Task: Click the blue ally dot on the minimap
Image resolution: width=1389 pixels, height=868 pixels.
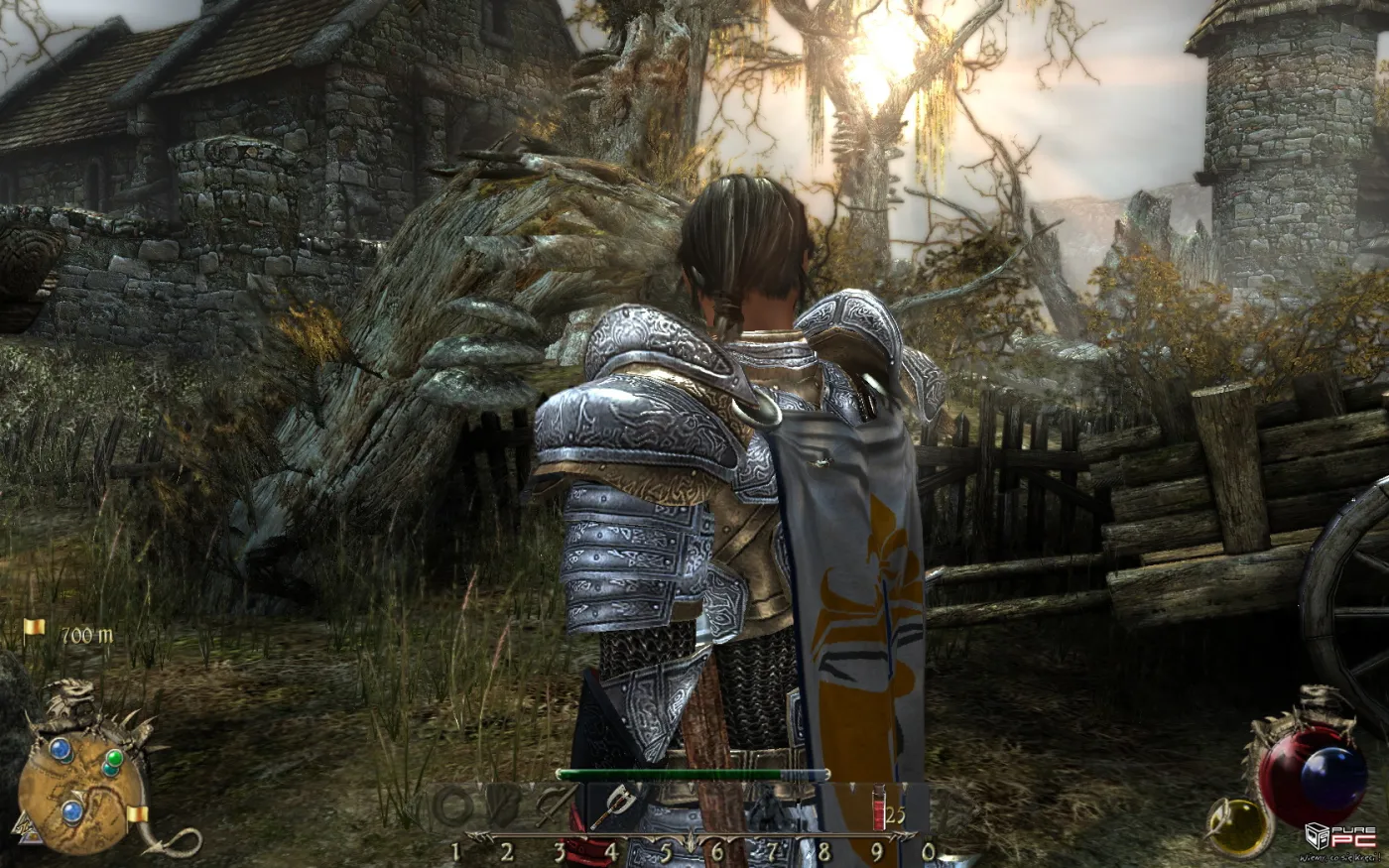Action: click(61, 751)
